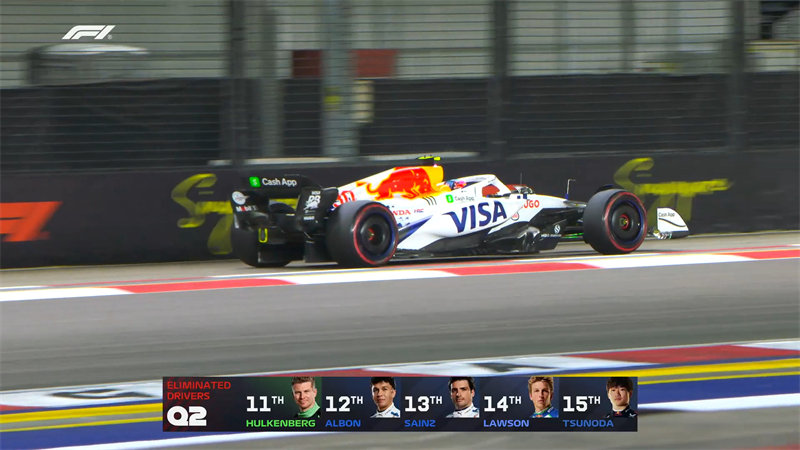Click Lawson's 14th place driver tile
800x450 pixels.
[518, 404]
